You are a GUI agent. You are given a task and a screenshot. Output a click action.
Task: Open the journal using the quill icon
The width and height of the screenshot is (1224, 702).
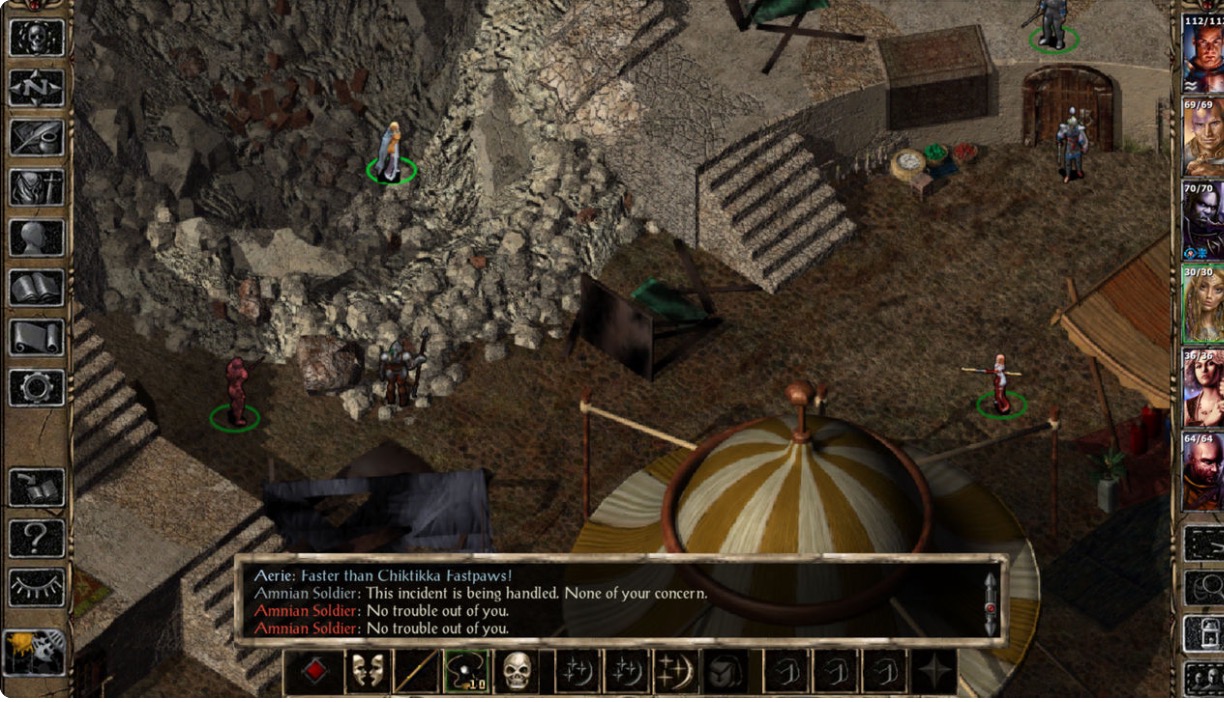[37, 138]
